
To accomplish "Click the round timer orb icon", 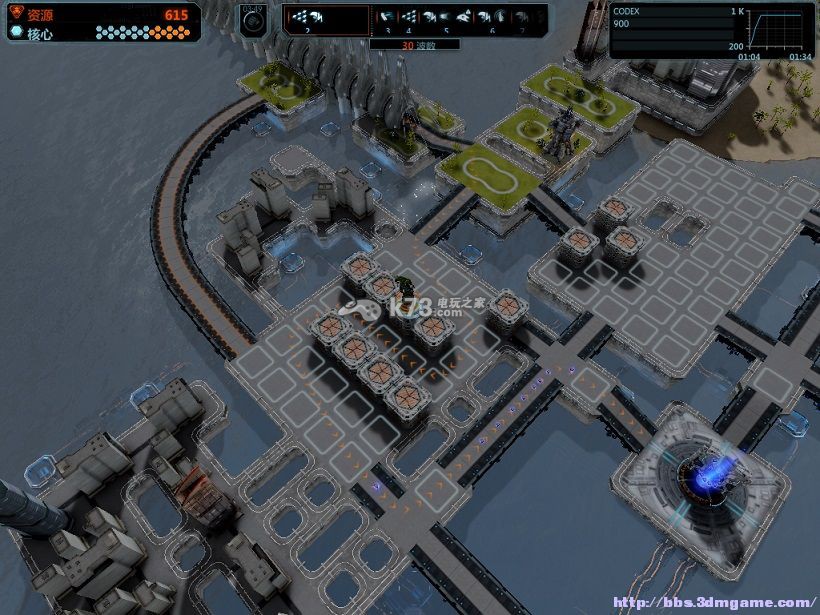I will [253, 22].
